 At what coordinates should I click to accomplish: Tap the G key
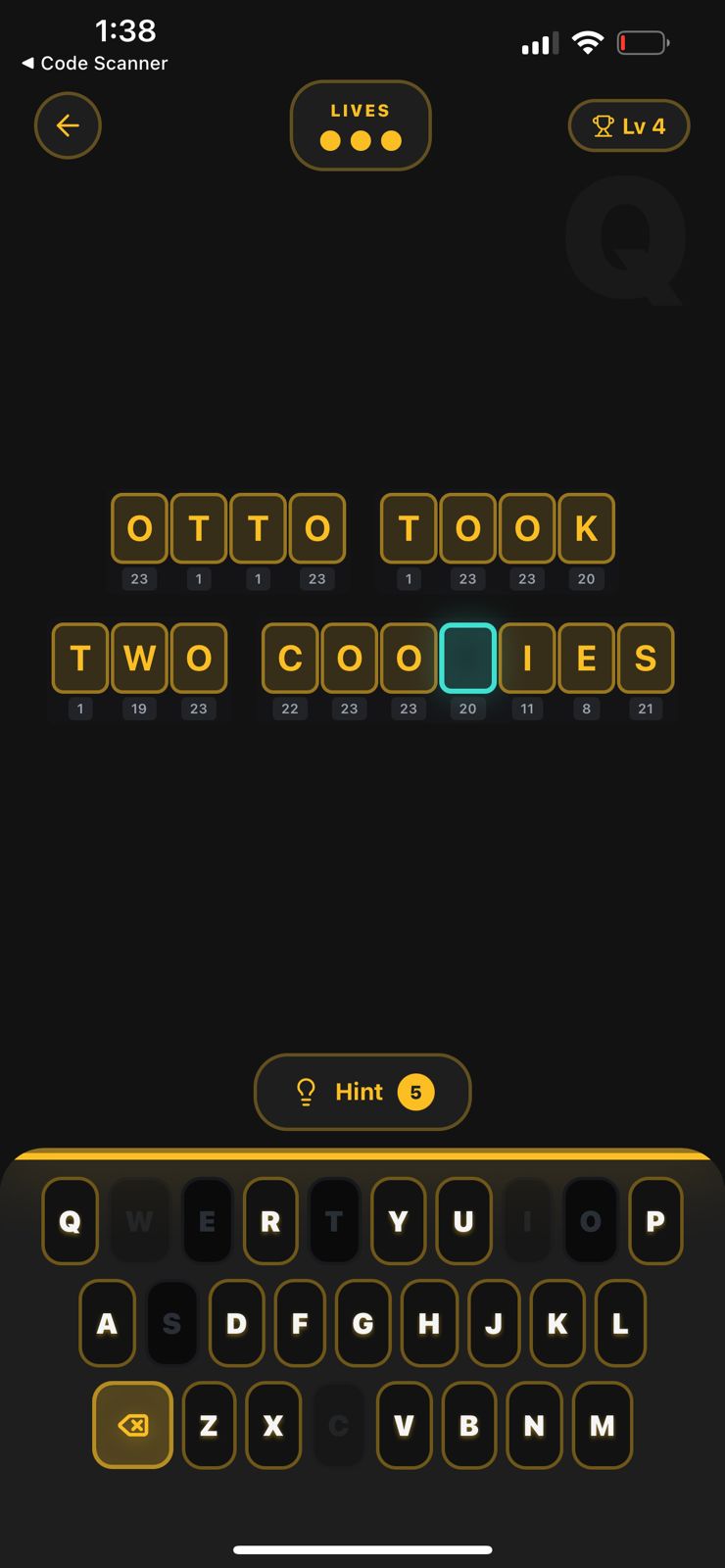[x=362, y=1323]
